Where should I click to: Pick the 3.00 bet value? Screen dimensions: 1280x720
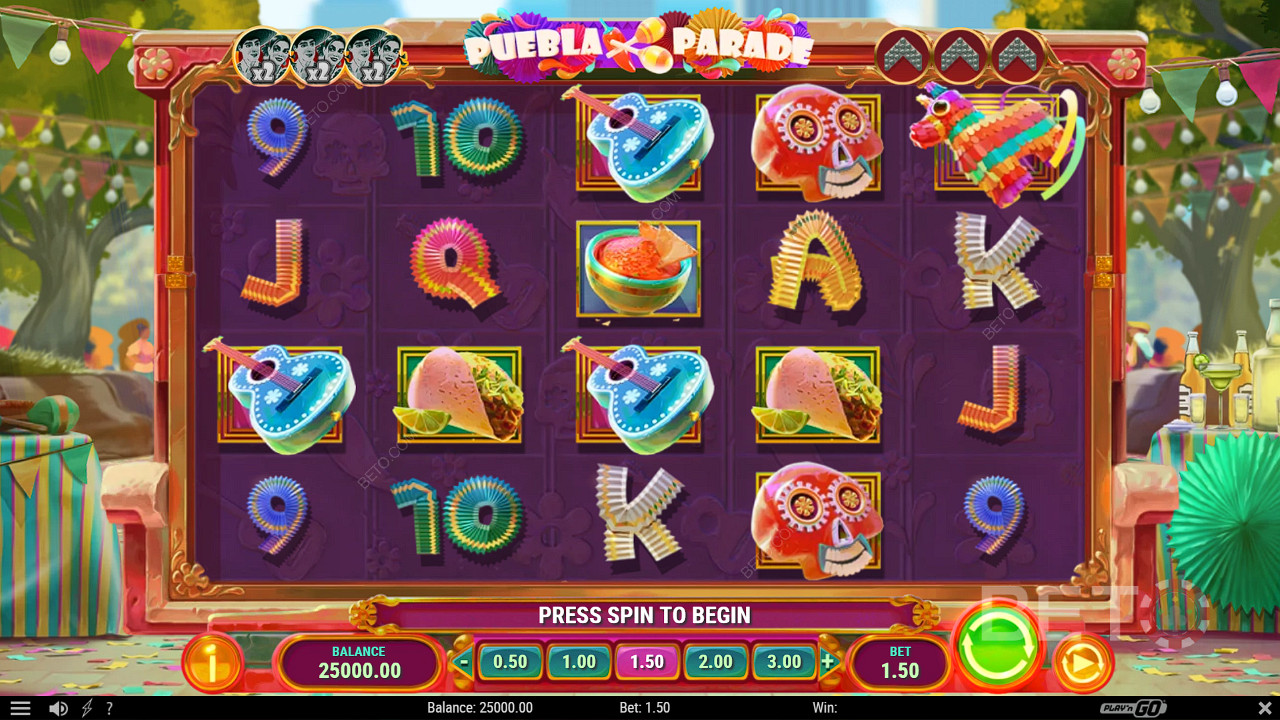pos(784,662)
